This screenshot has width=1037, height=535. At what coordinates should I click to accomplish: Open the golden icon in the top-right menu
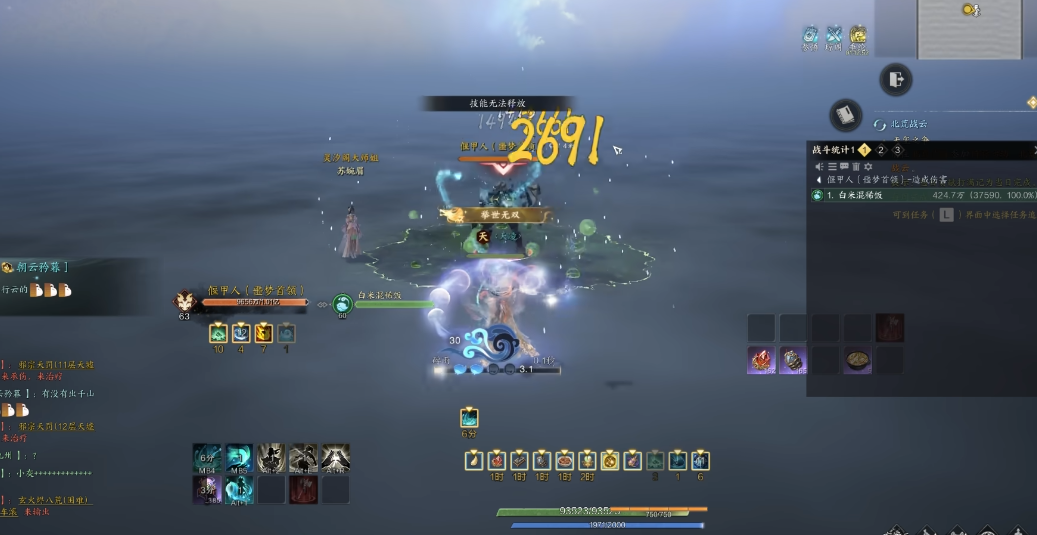pyautogui.click(x=858, y=36)
